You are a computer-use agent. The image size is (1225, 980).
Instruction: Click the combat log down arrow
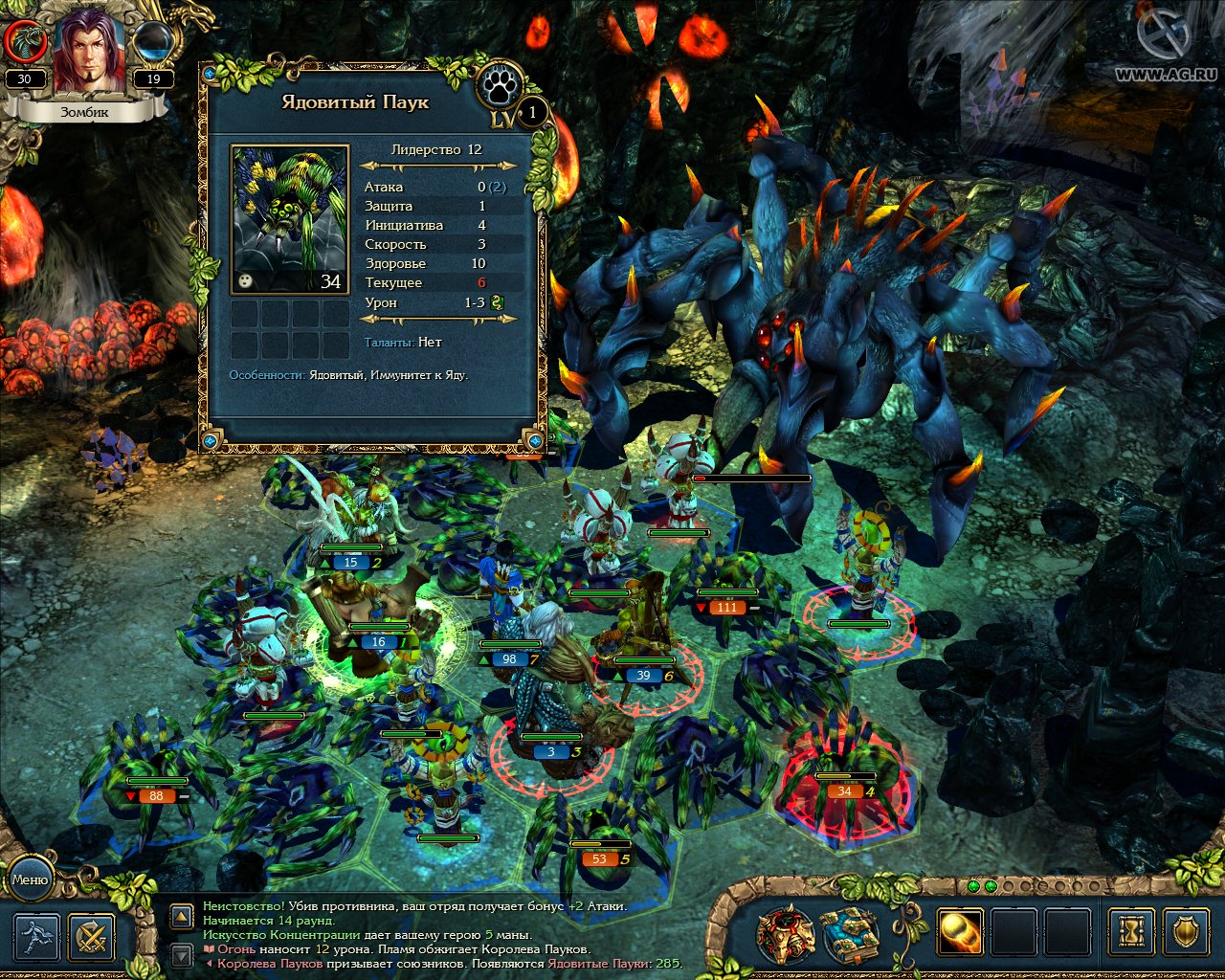(182, 954)
